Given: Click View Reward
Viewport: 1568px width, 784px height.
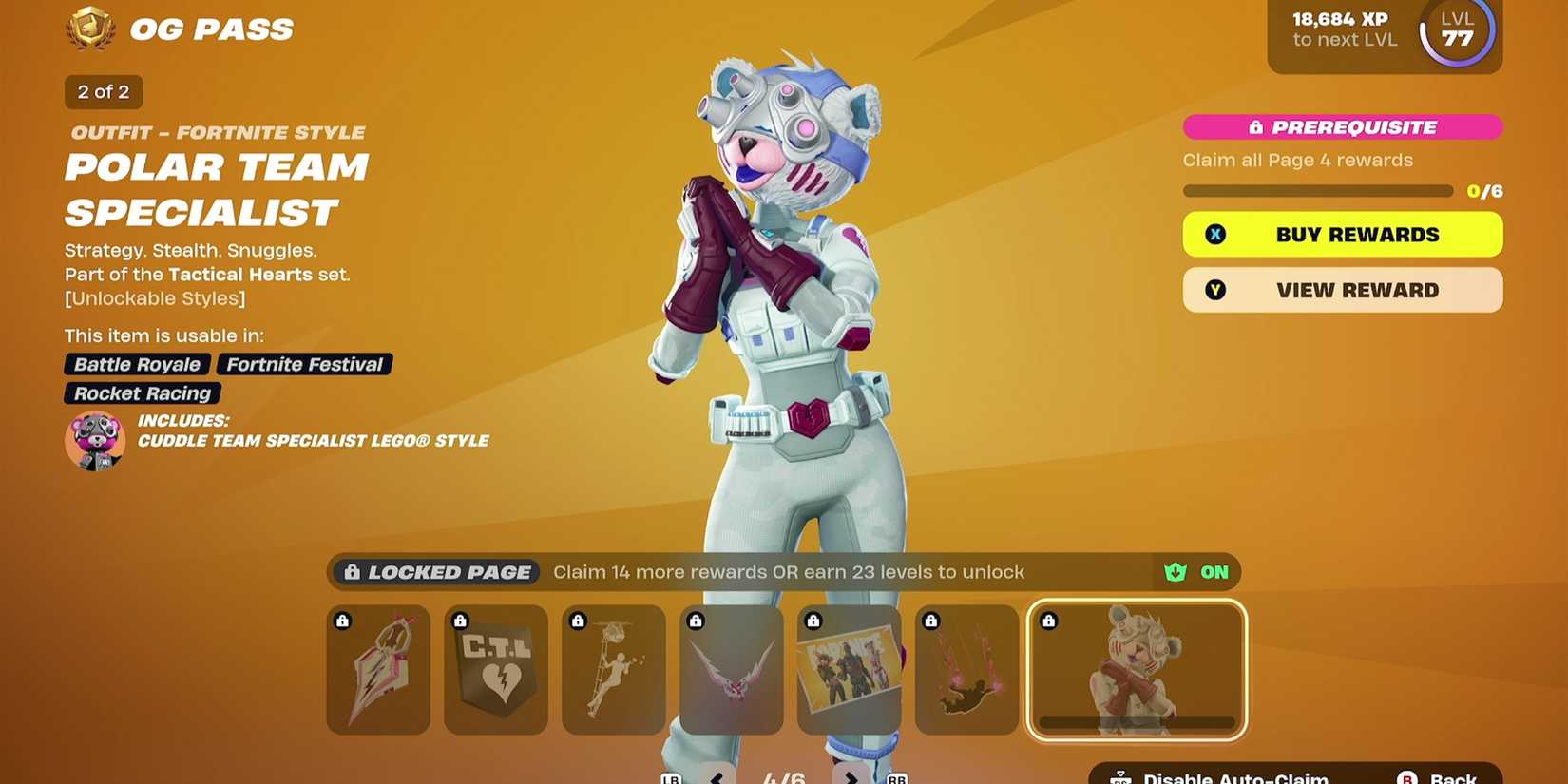Looking at the screenshot, I should click(x=1342, y=290).
